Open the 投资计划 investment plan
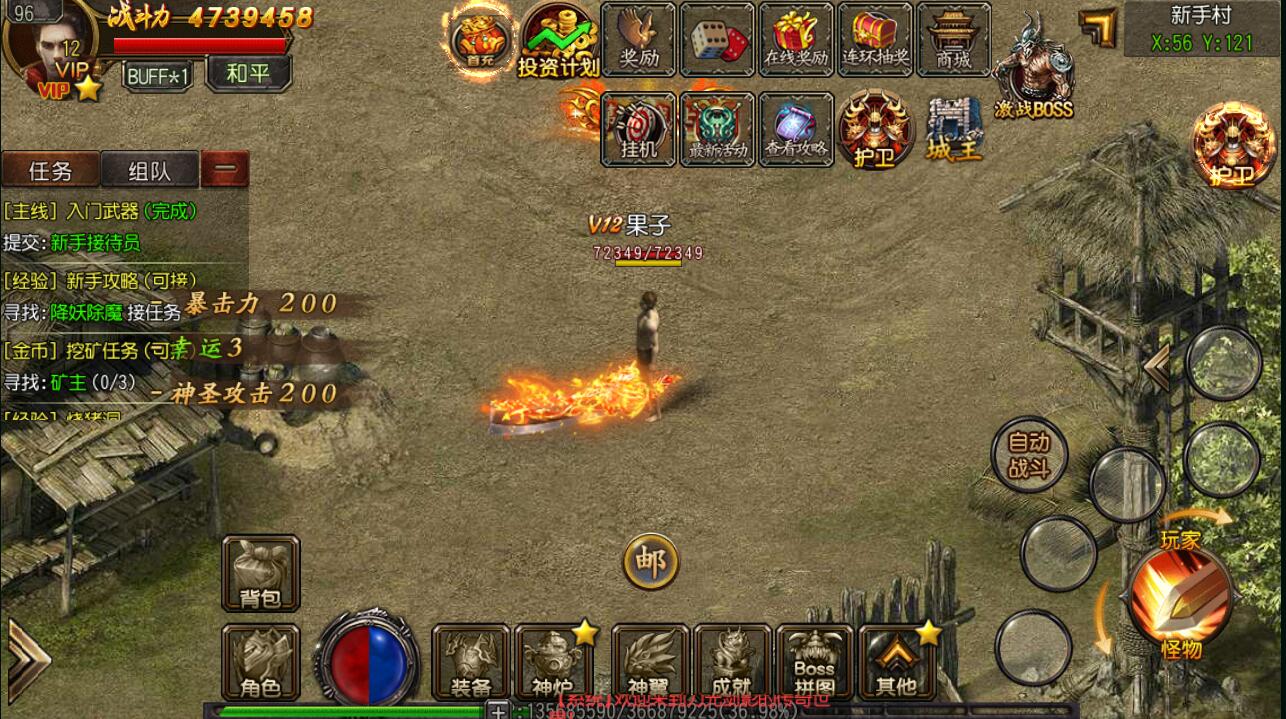 point(558,41)
